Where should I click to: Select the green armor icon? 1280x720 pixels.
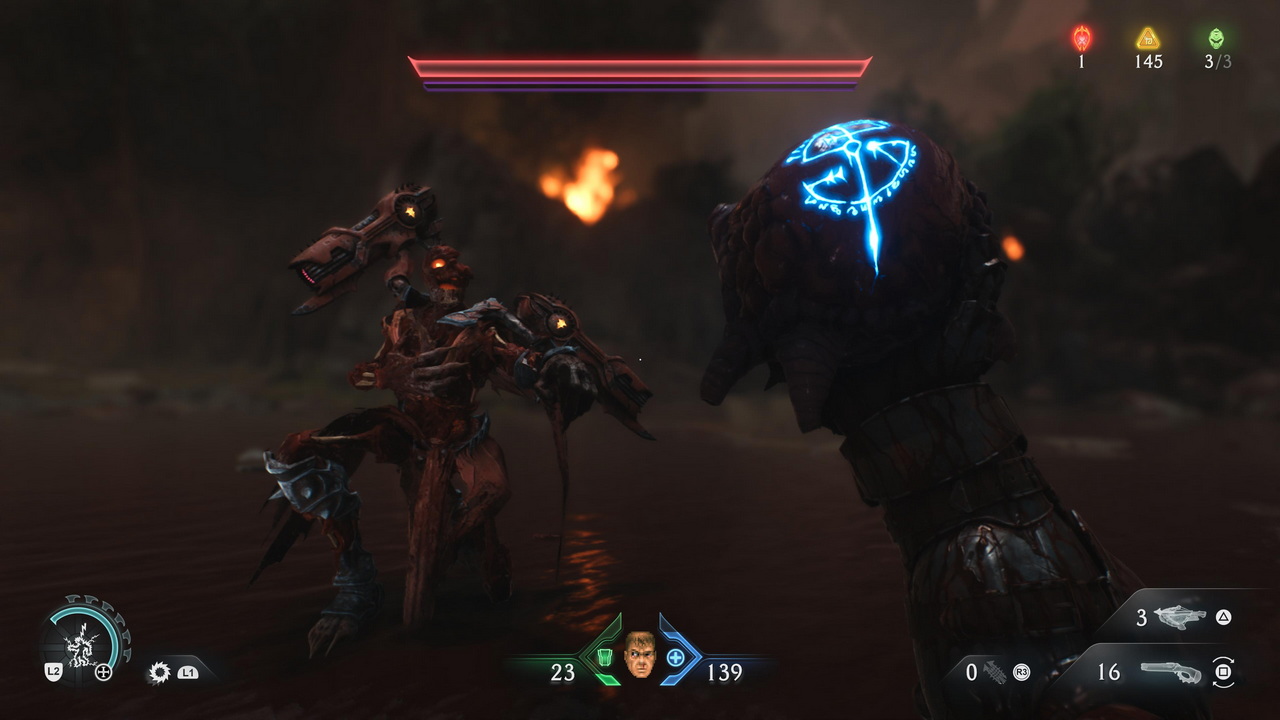605,658
